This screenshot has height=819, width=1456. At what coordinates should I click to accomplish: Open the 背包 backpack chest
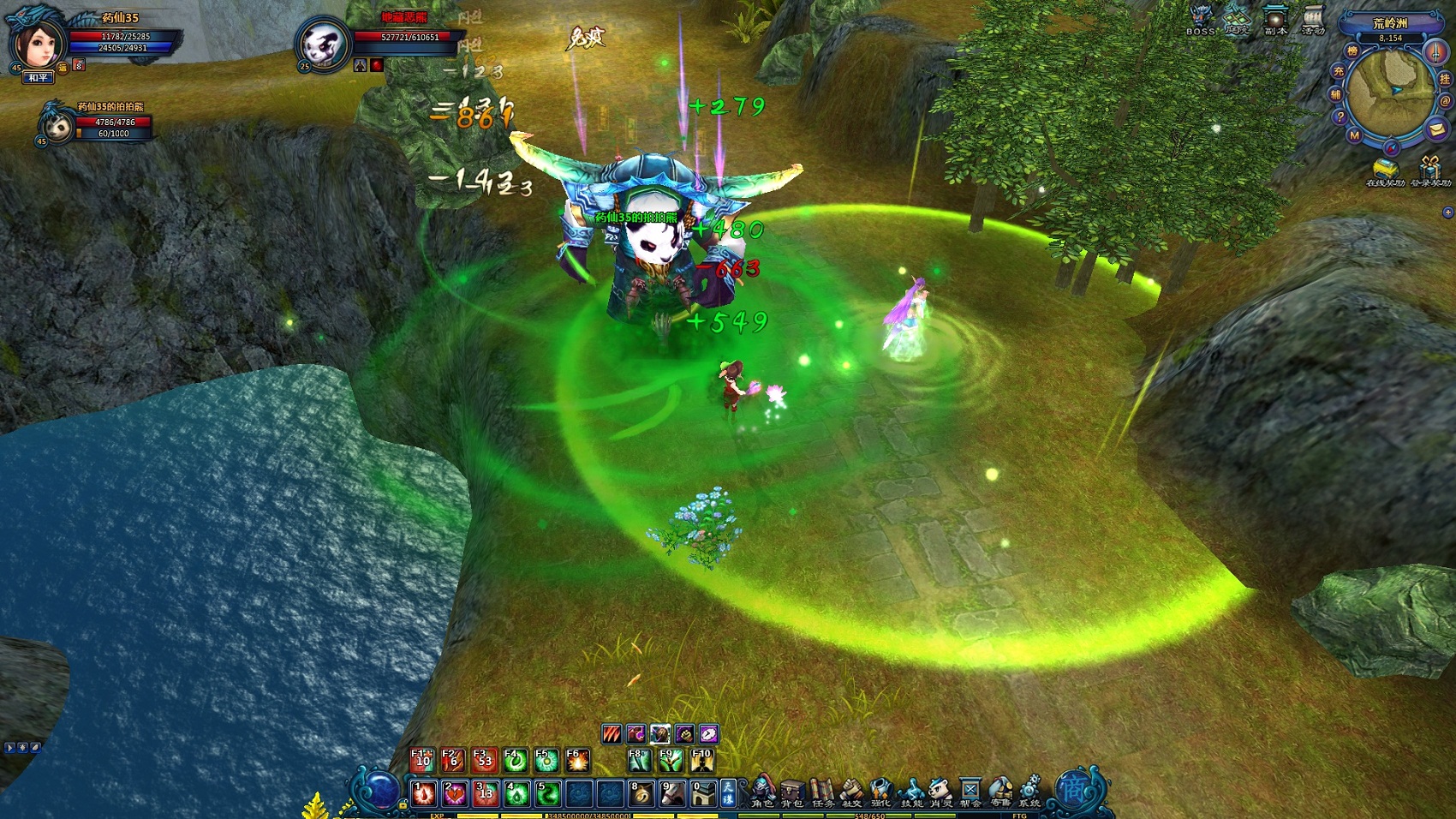point(792,791)
